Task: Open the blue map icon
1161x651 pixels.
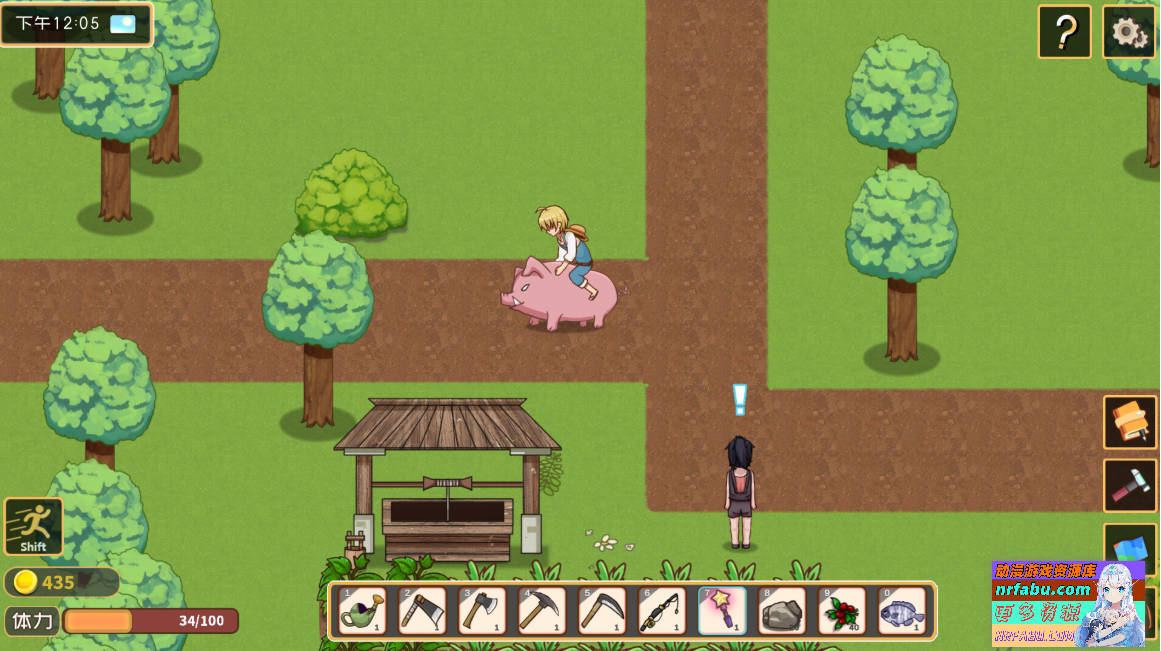Action: coord(1130,548)
